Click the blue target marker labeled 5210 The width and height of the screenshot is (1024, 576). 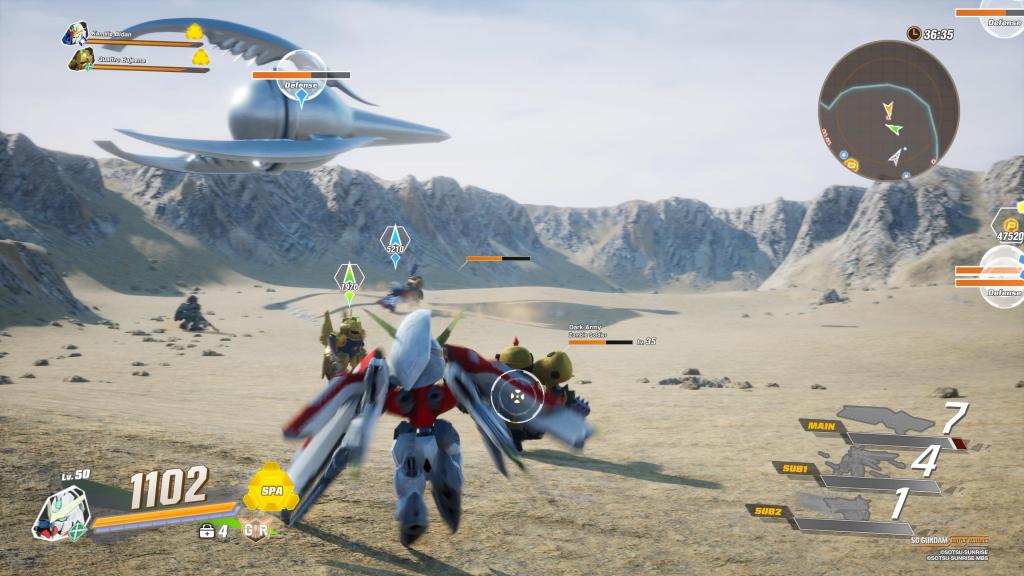(395, 242)
